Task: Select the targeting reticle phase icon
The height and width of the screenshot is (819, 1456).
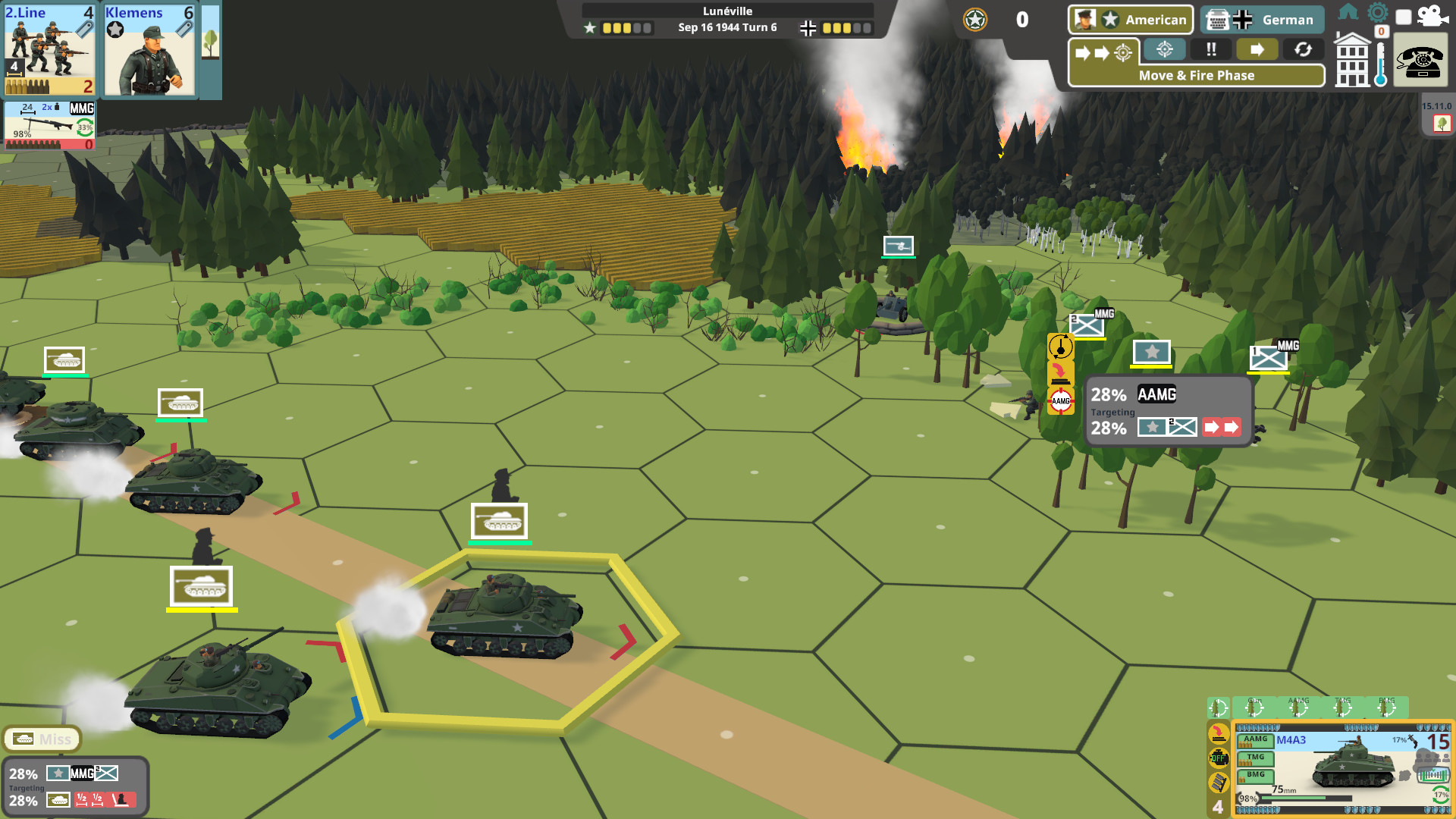Action: pos(1163,50)
